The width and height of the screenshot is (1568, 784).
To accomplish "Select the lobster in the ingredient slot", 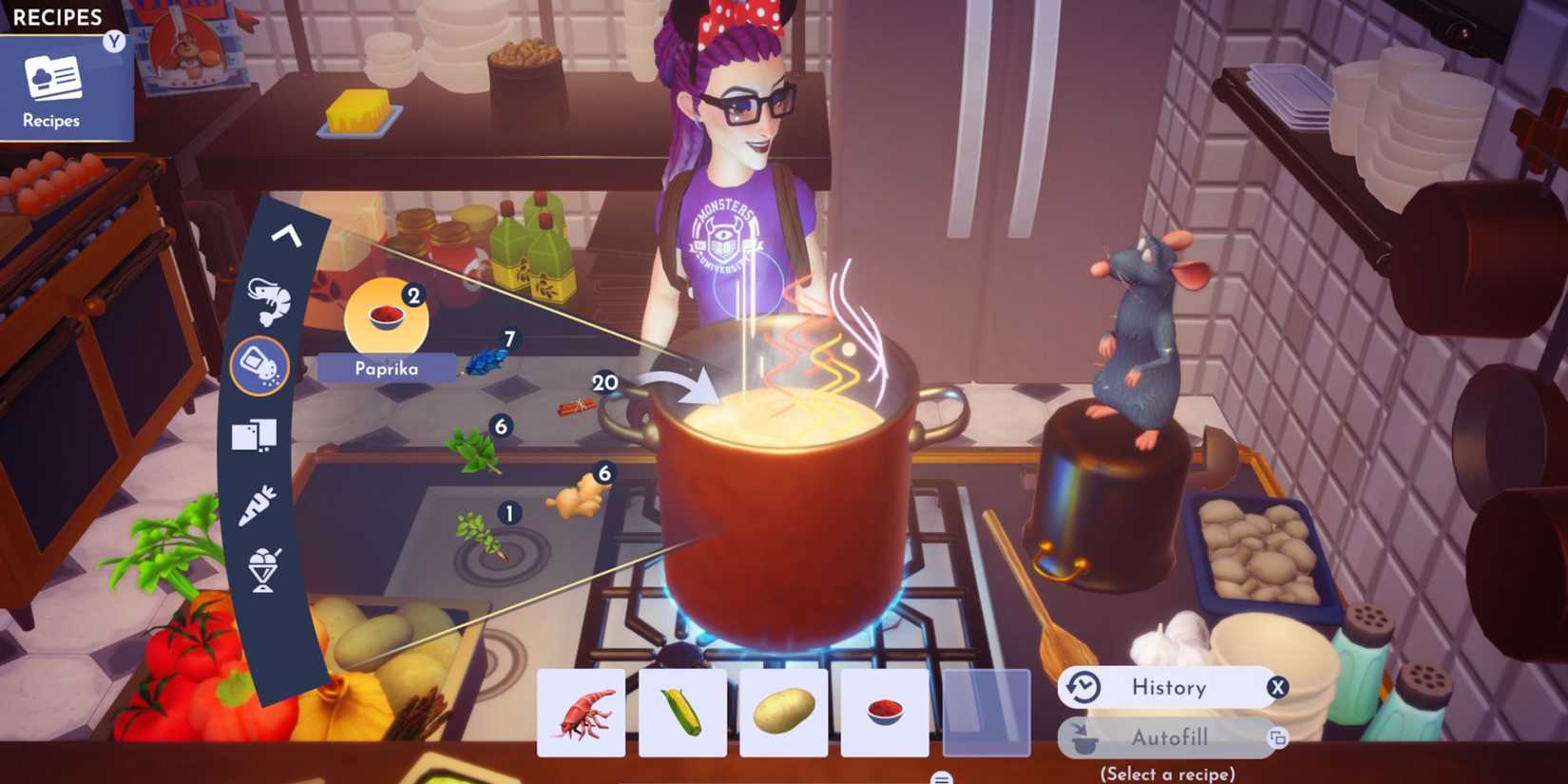I will [581, 713].
